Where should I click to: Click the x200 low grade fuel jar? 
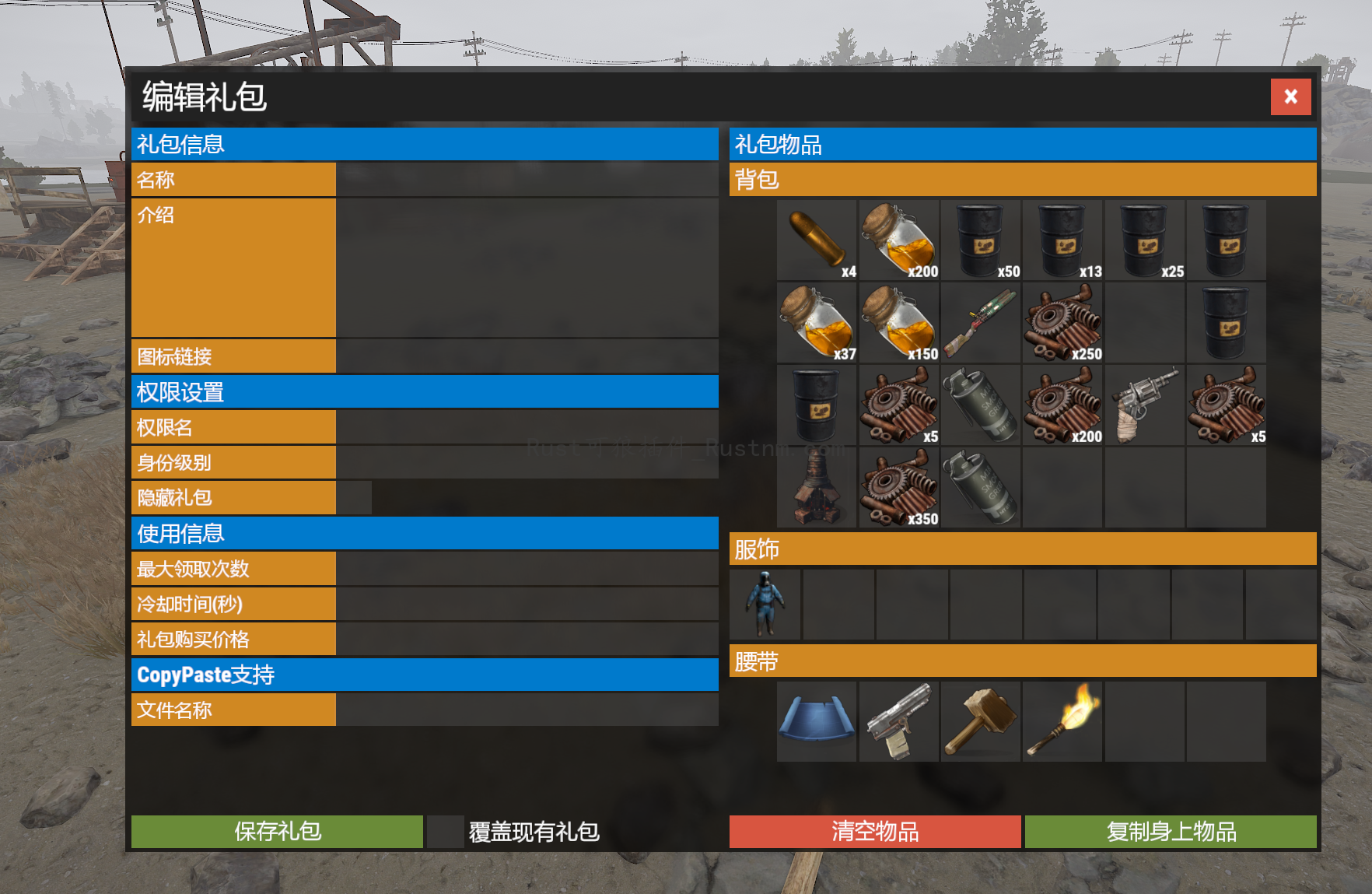coord(898,240)
